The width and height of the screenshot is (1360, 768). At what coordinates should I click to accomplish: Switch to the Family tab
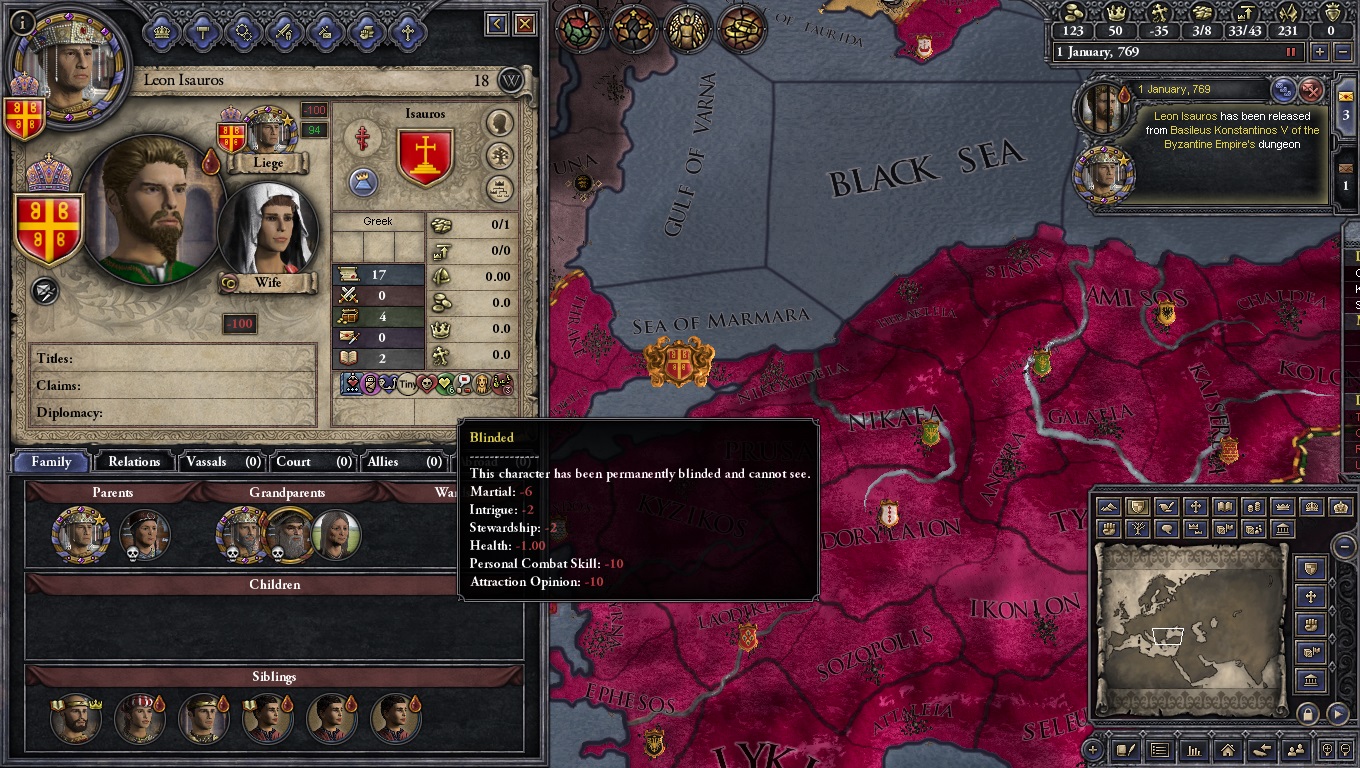[x=51, y=462]
